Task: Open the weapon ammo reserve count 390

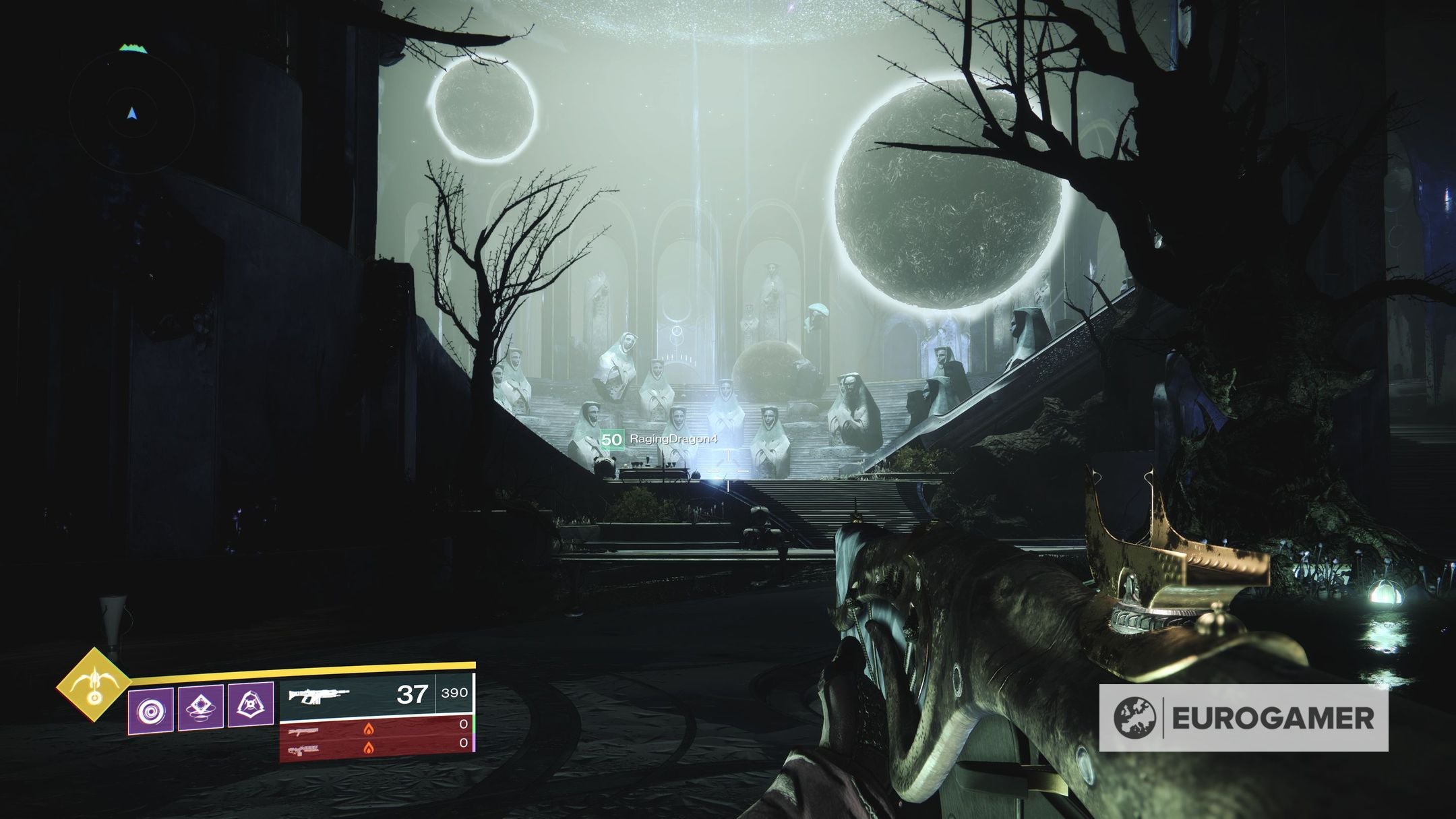Action: pyautogui.click(x=454, y=692)
